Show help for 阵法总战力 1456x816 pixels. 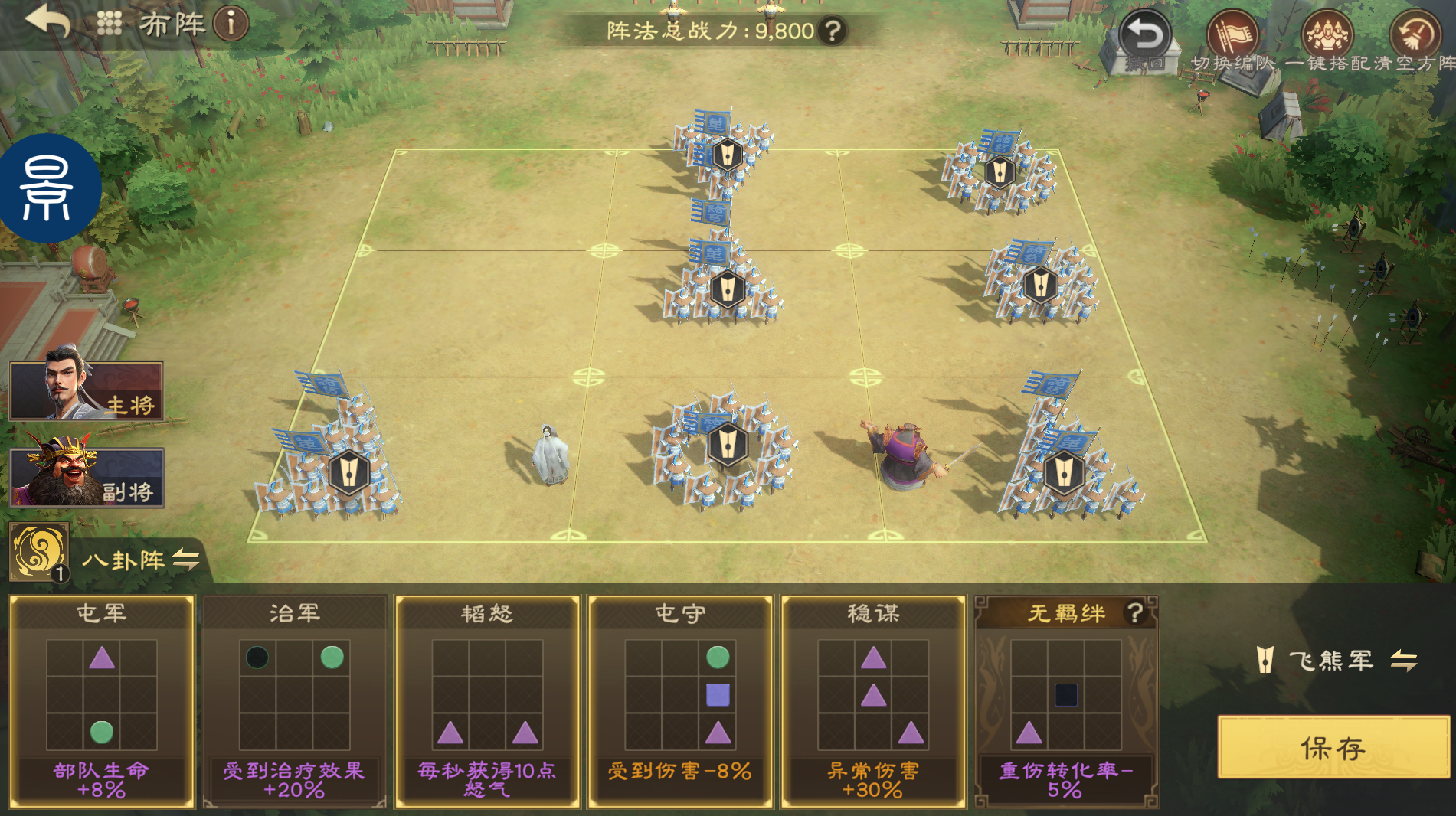(832, 31)
